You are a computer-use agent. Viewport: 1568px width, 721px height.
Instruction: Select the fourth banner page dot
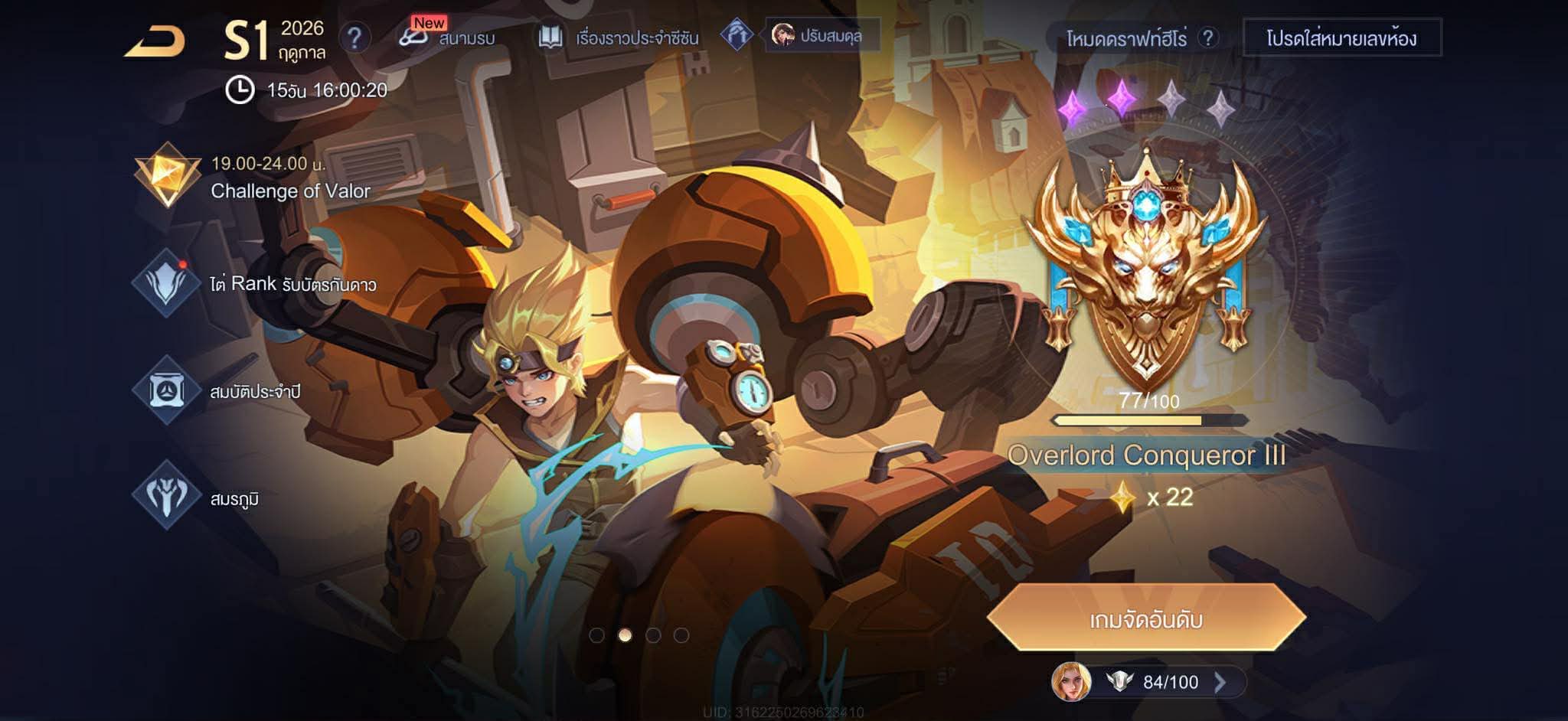point(681,635)
